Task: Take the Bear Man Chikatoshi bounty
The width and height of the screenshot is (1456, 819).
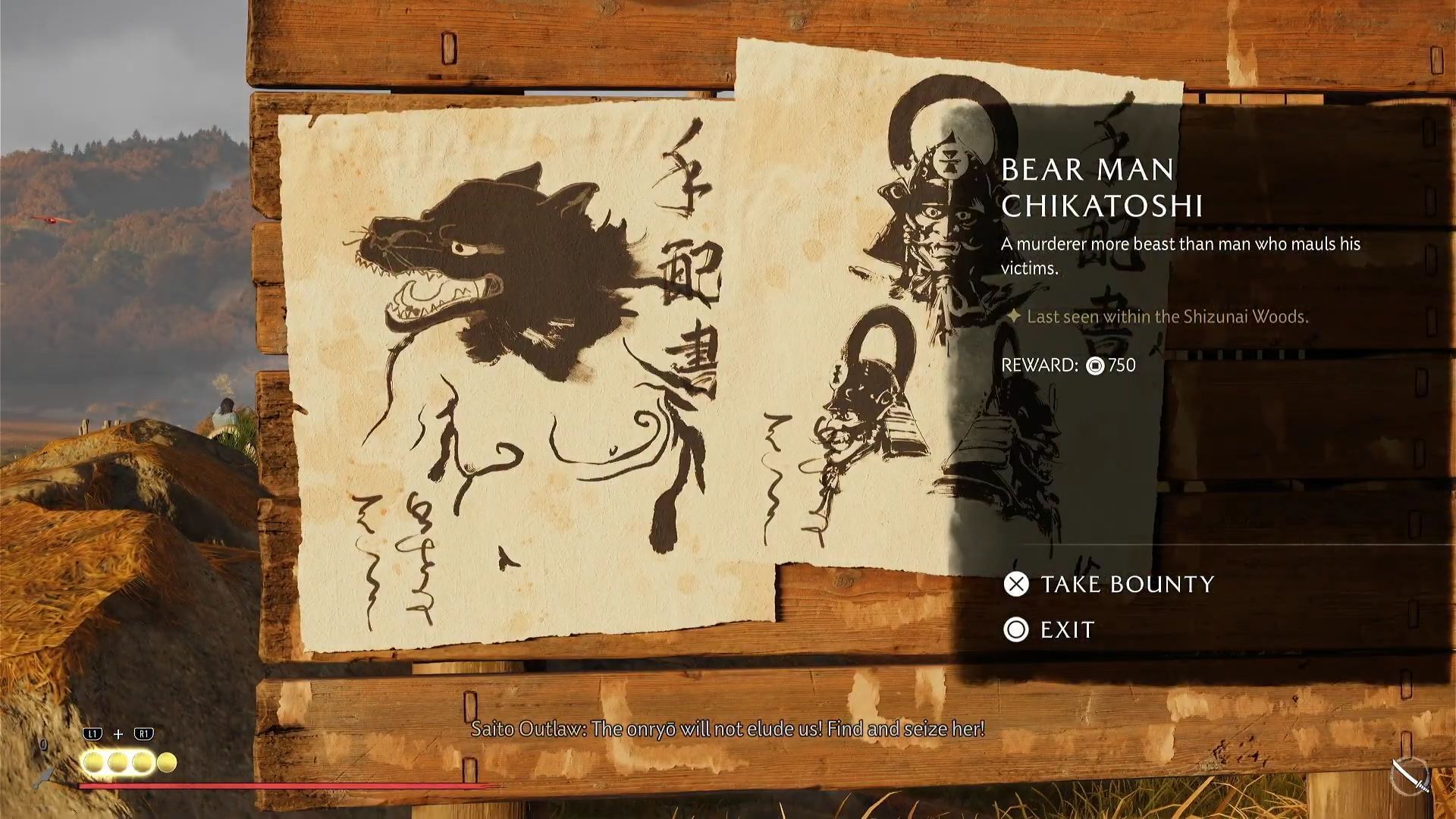Action: pyautogui.click(x=1109, y=584)
